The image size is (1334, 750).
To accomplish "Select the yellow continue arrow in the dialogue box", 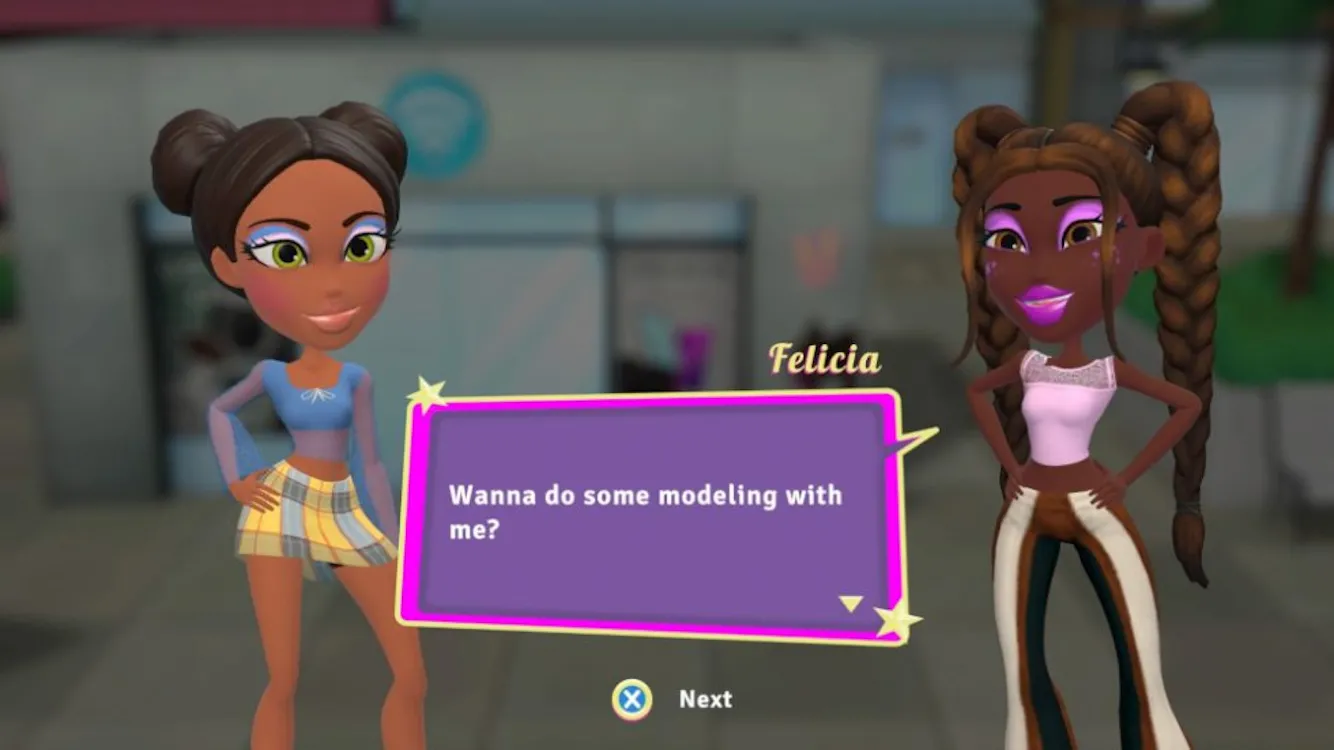I will [x=850, y=603].
